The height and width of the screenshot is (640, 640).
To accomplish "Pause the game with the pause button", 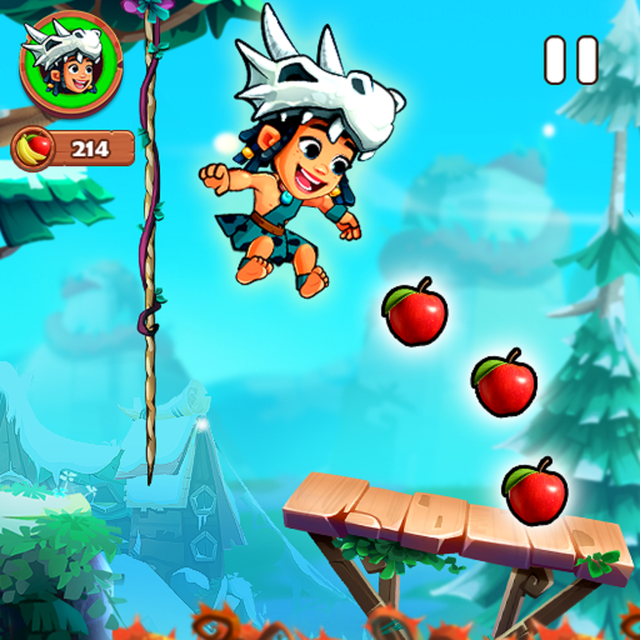I will click(571, 60).
